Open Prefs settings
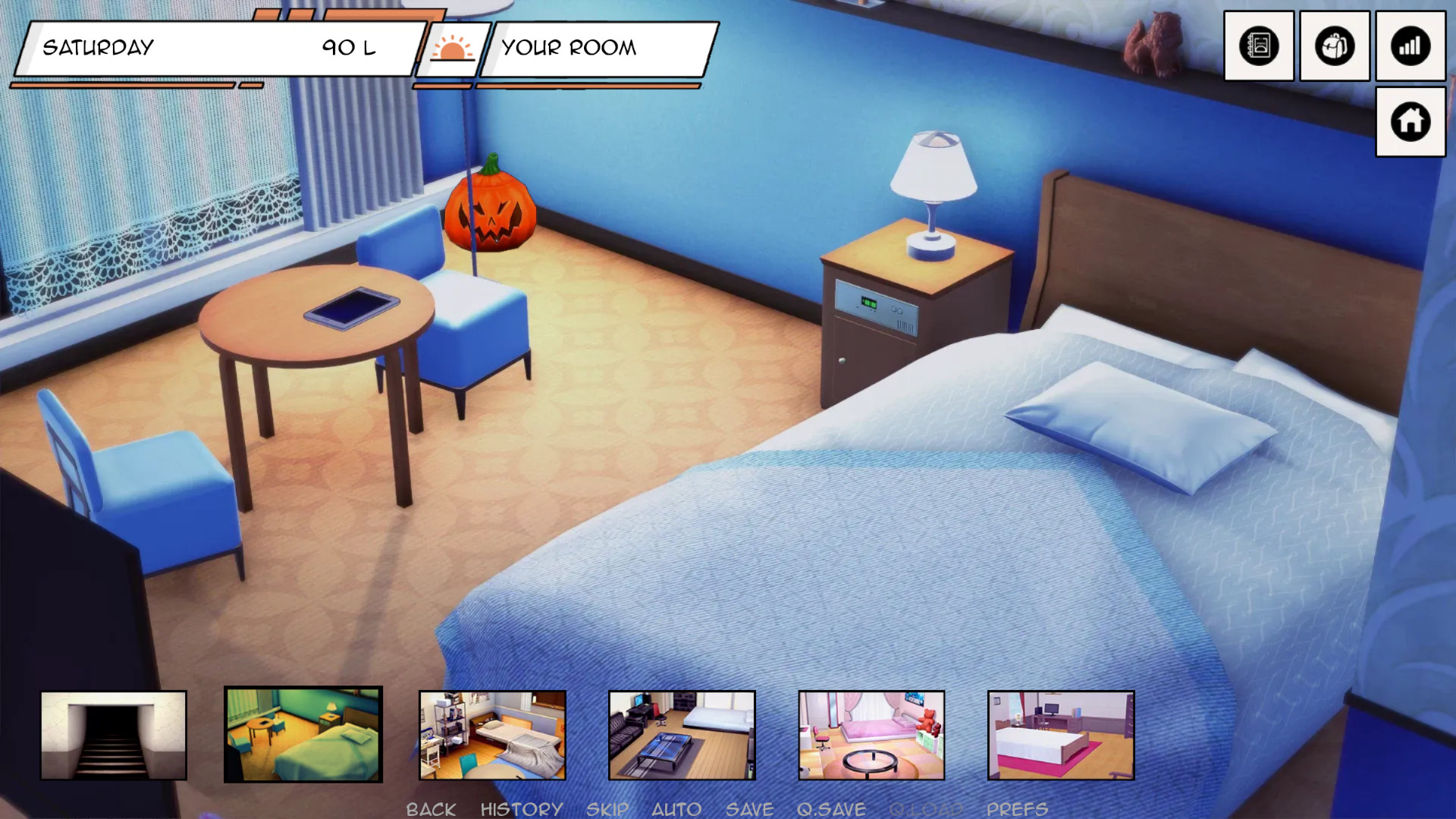Viewport: 1456px width, 819px height. click(x=1017, y=809)
